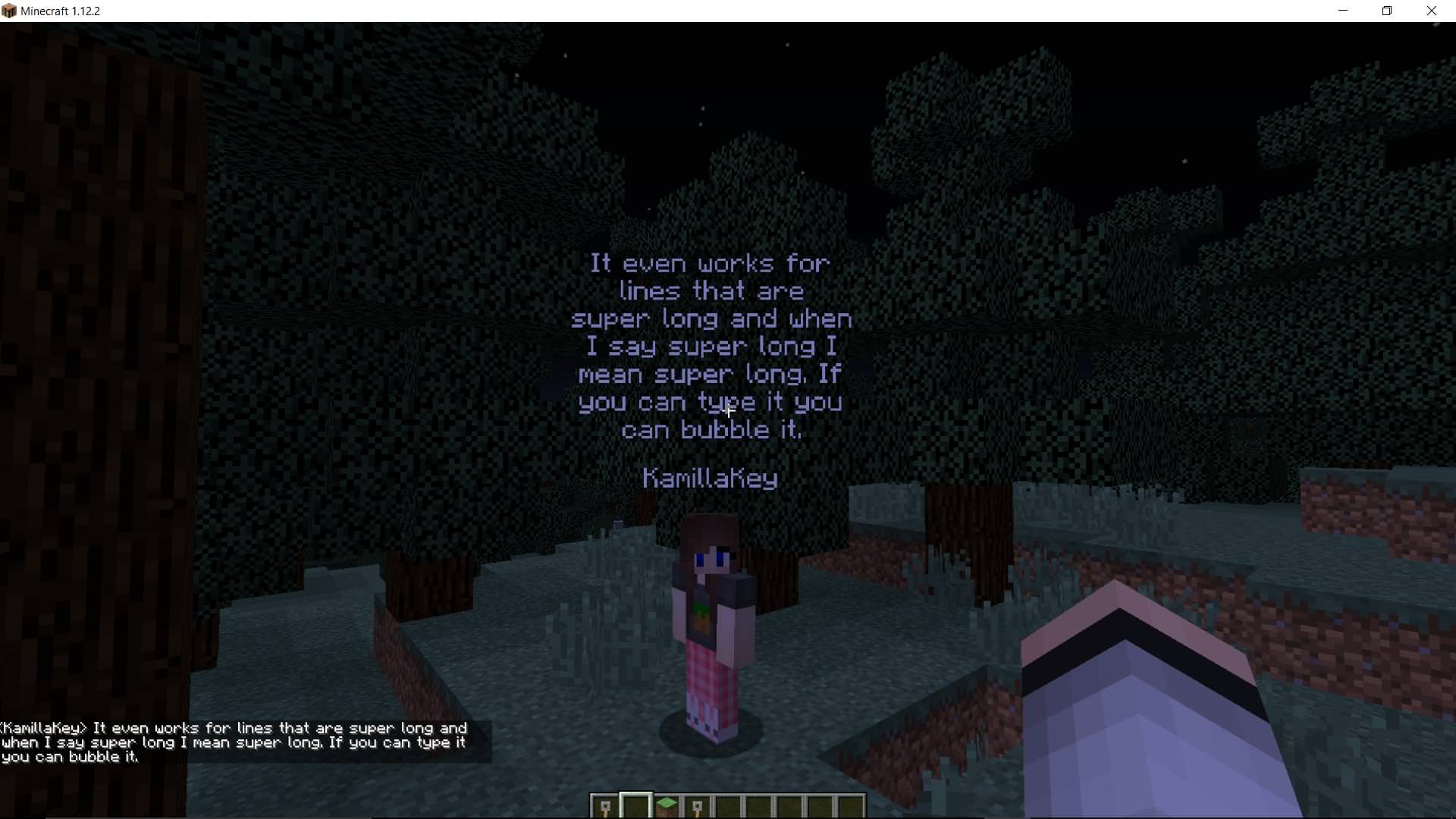The width and height of the screenshot is (1456, 819).
Task: Click the minimize window button
Action: pyautogui.click(x=1342, y=11)
